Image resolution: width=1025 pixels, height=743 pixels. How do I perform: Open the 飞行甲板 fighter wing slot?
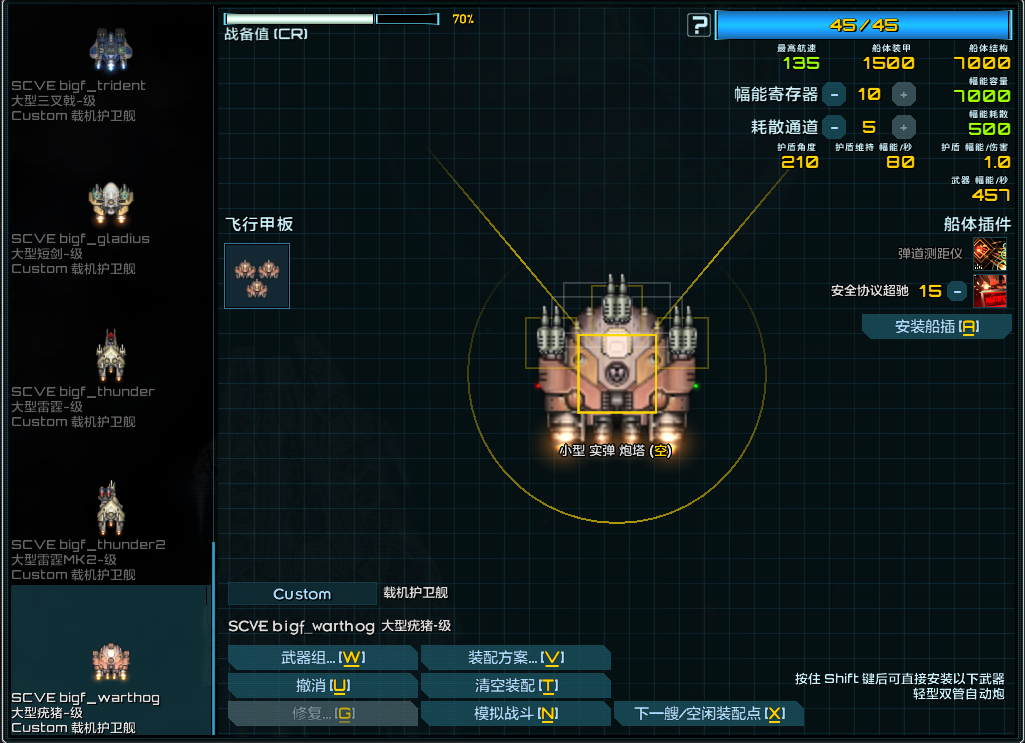pyautogui.click(x=257, y=276)
